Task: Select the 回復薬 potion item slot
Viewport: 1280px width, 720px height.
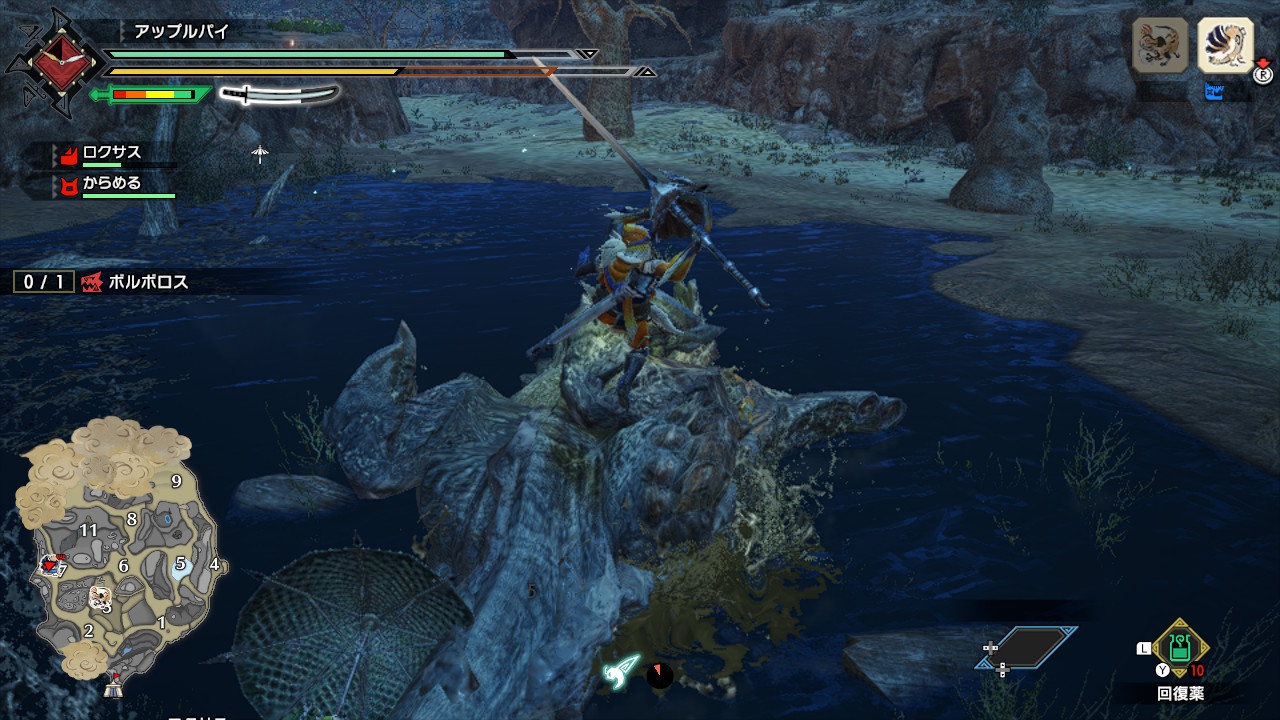Action: [1181, 649]
